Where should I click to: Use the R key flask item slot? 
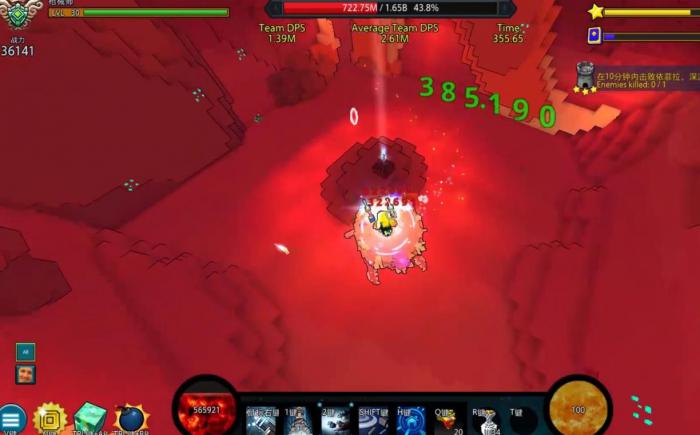pos(486,420)
